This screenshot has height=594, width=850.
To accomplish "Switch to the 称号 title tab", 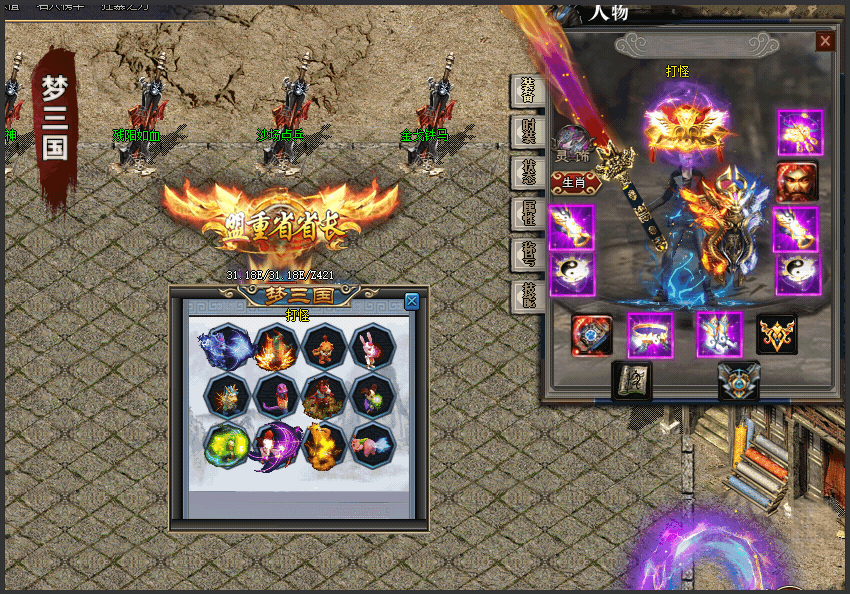I will tap(526, 254).
